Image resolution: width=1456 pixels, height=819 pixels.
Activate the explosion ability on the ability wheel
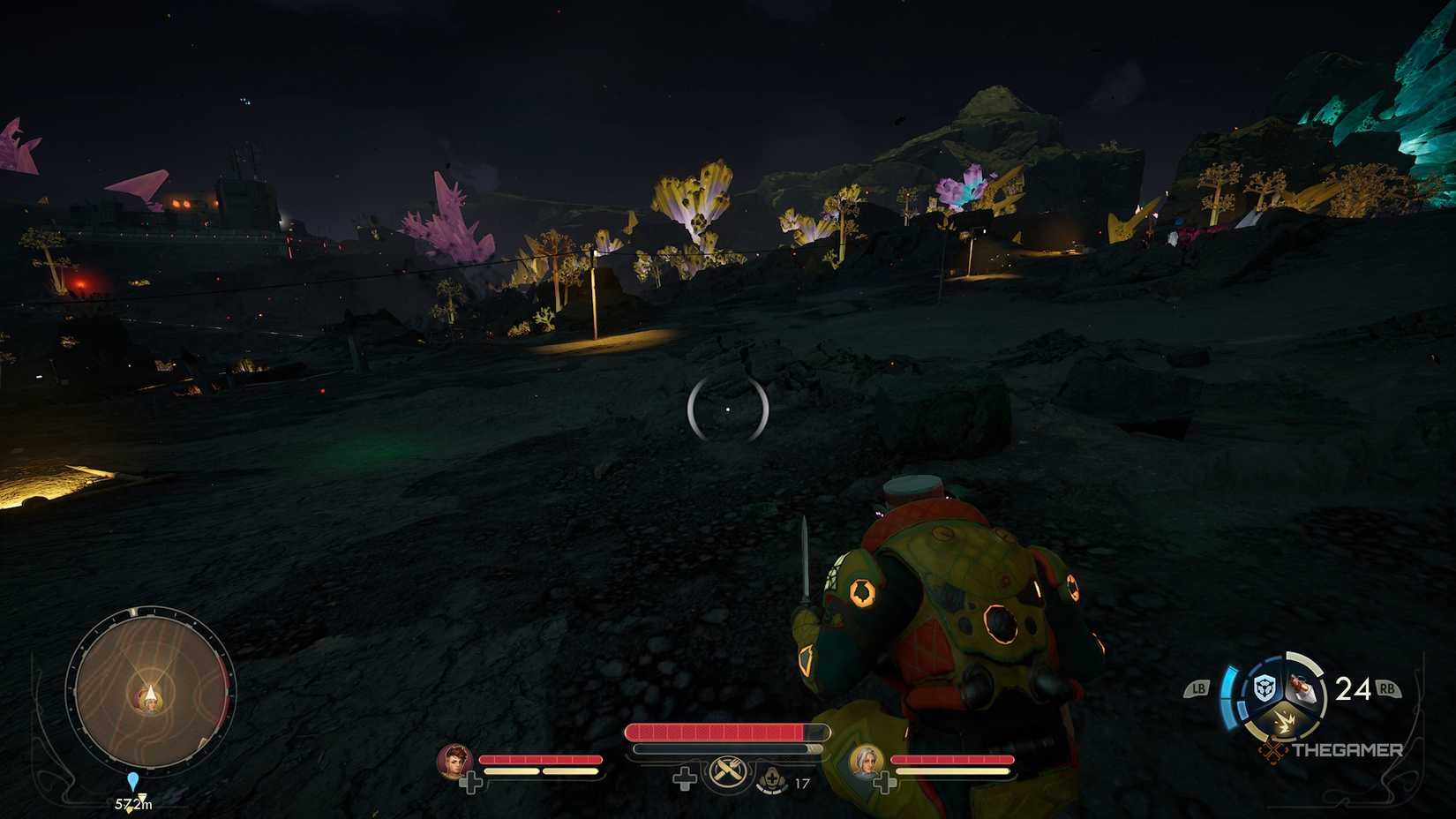(1287, 720)
